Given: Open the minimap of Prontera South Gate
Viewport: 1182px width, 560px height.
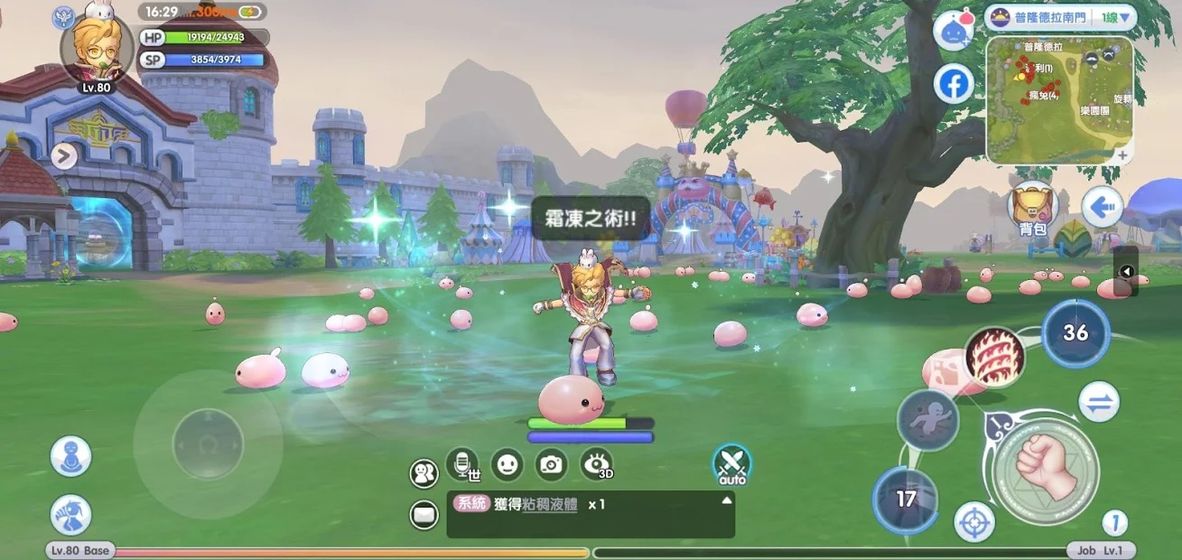Looking at the screenshot, I should coord(1058,98).
